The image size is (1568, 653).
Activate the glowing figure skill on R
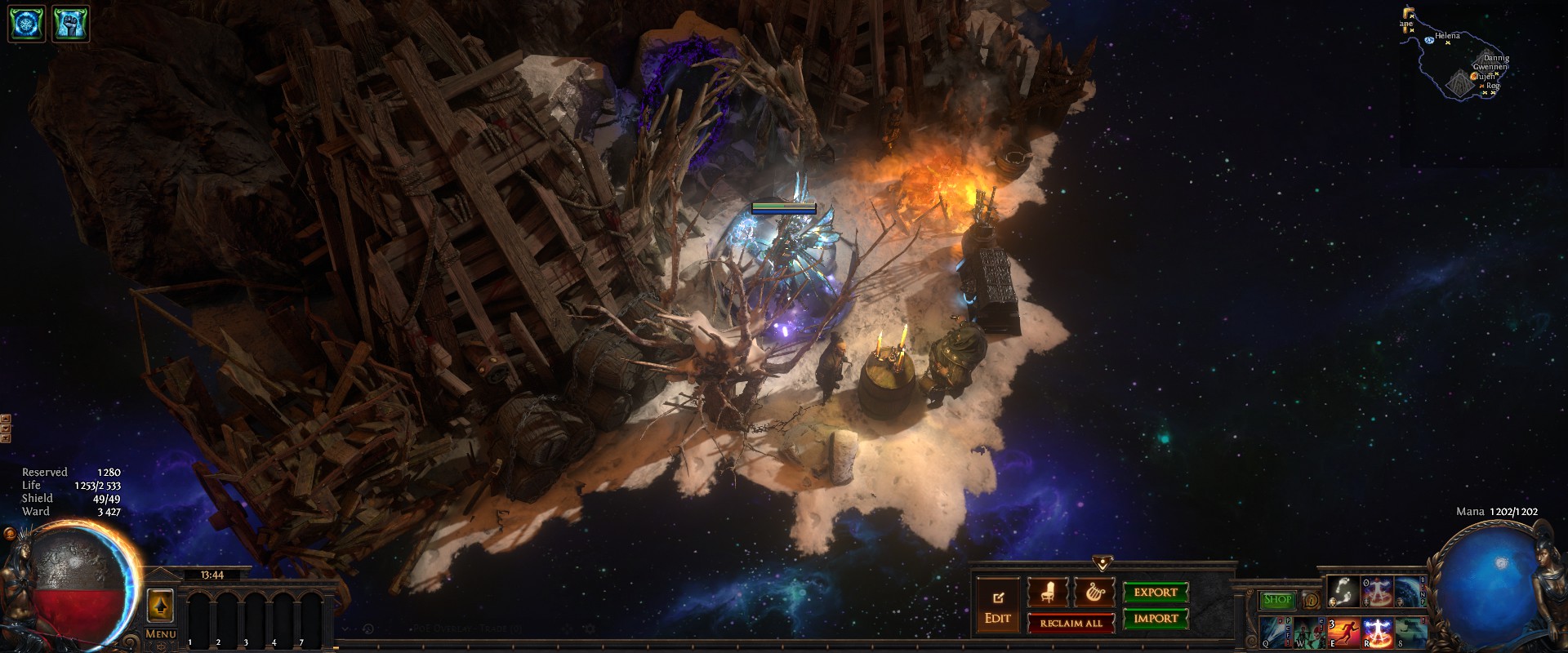[x=1377, y=633]
